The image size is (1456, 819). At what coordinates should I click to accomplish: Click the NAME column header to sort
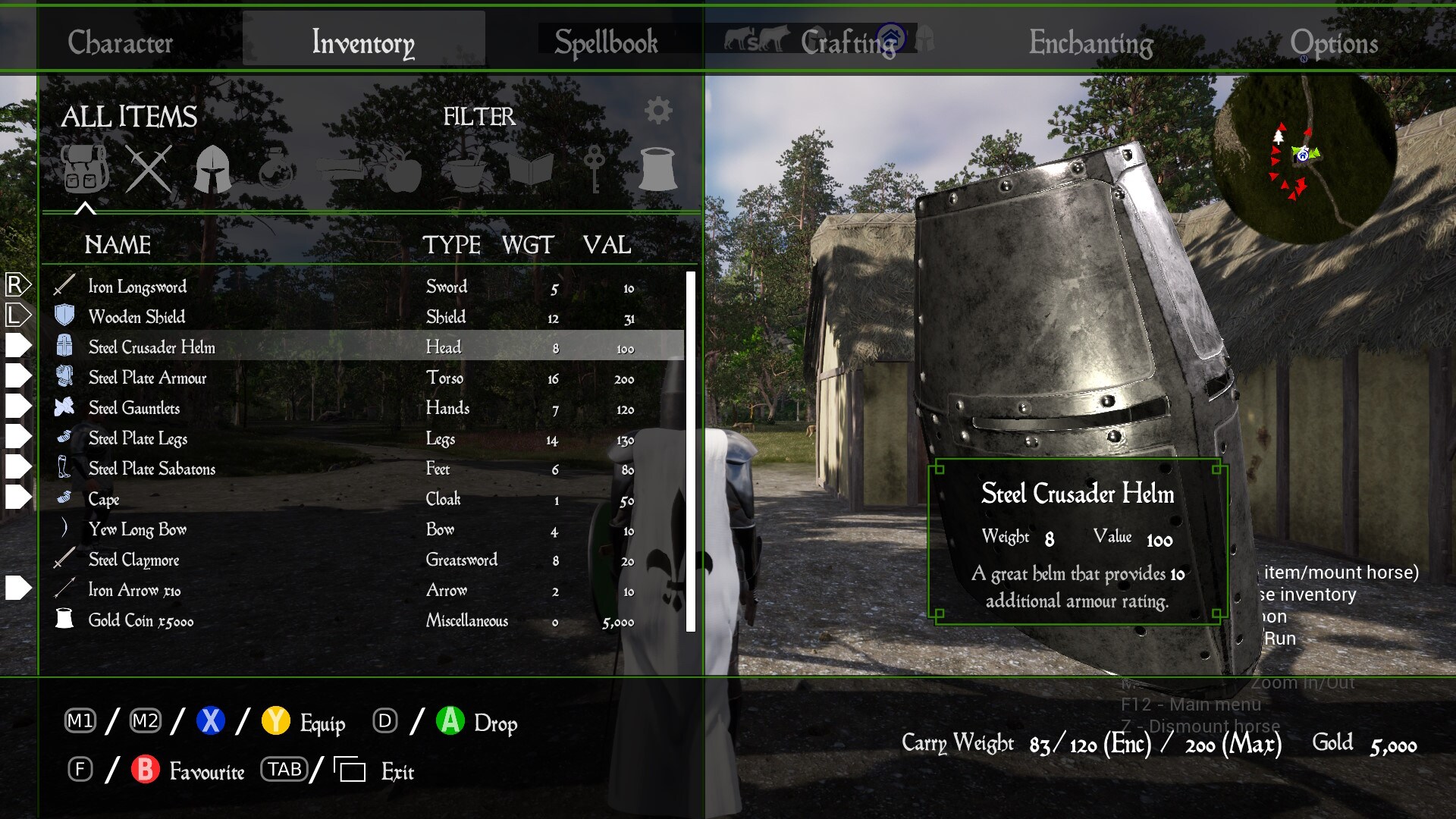click(x=118, y=245)
